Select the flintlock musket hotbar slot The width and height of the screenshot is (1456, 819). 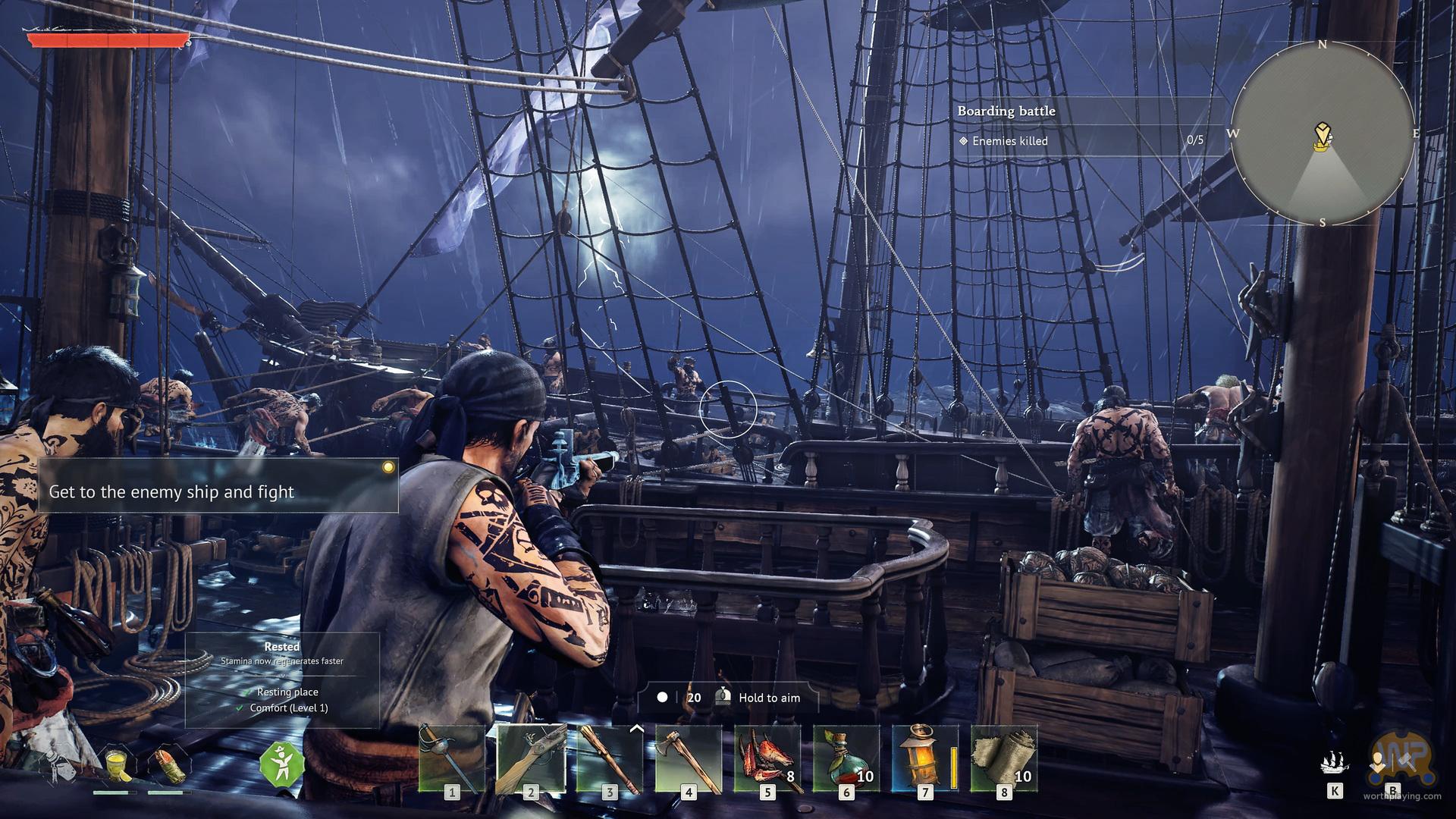click(x=531, y=759)
